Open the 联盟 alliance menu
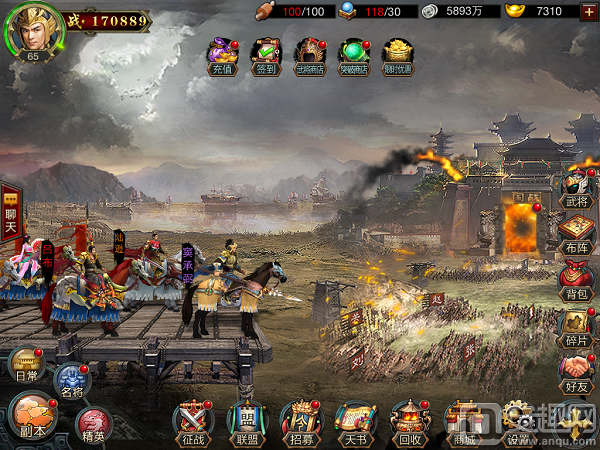 pos(247,422)
